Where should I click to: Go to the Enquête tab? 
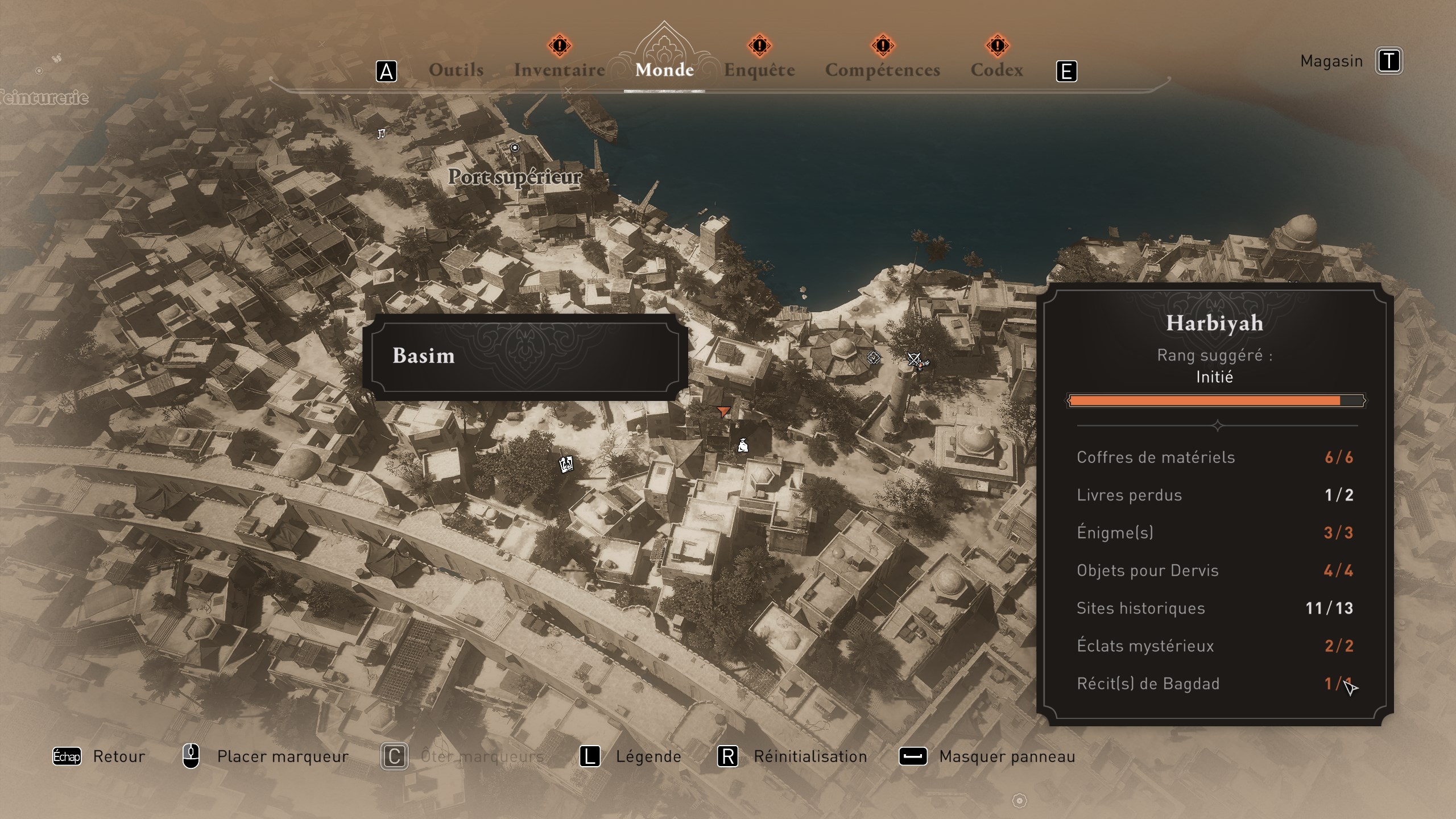[759, 70]
